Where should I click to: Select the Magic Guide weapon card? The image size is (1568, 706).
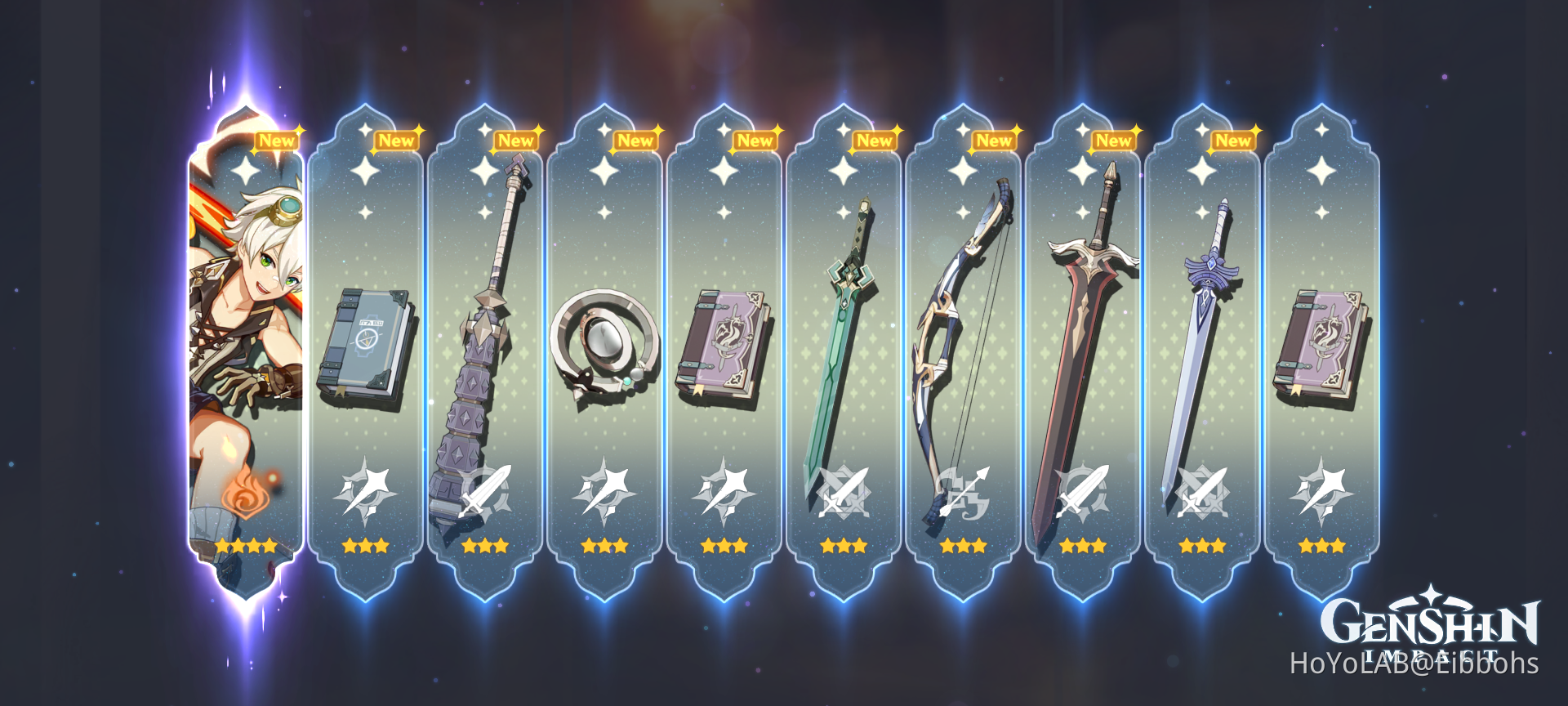click(369, 343)
